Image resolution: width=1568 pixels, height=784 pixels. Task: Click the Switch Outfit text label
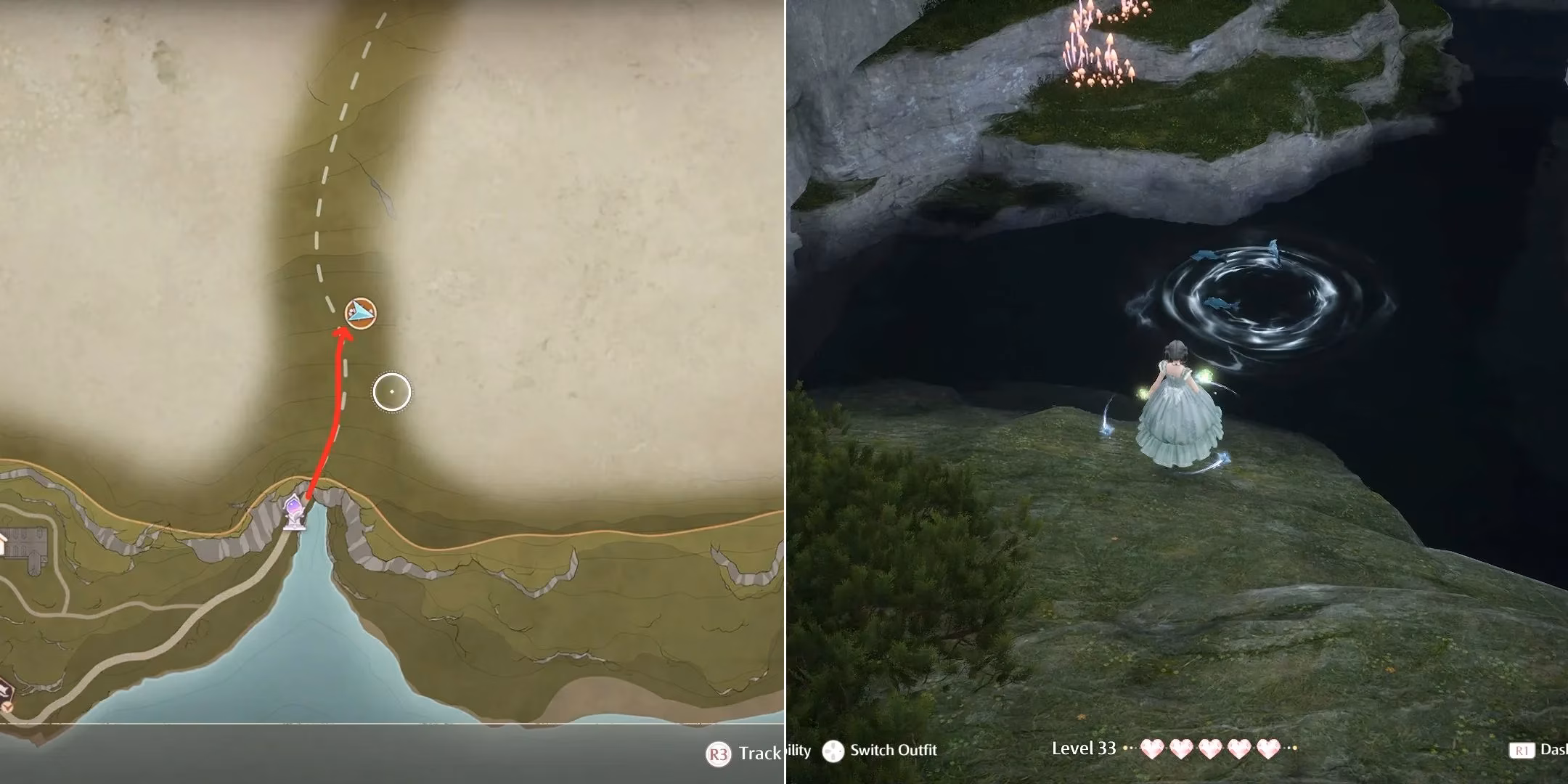tap(893, 751)
